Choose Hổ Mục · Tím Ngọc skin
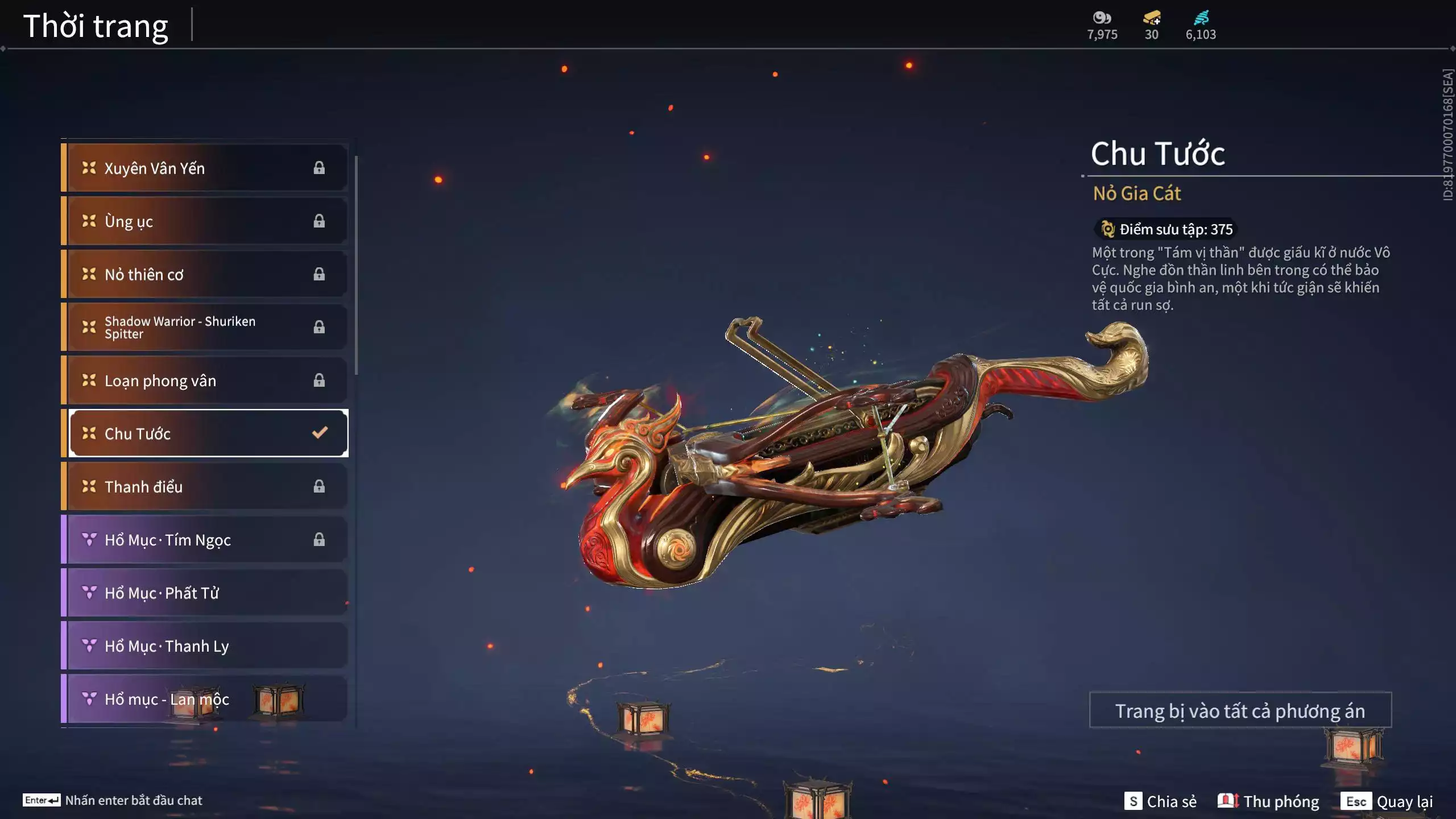Screen dimensions: 1456x819 tap(205, 540)
